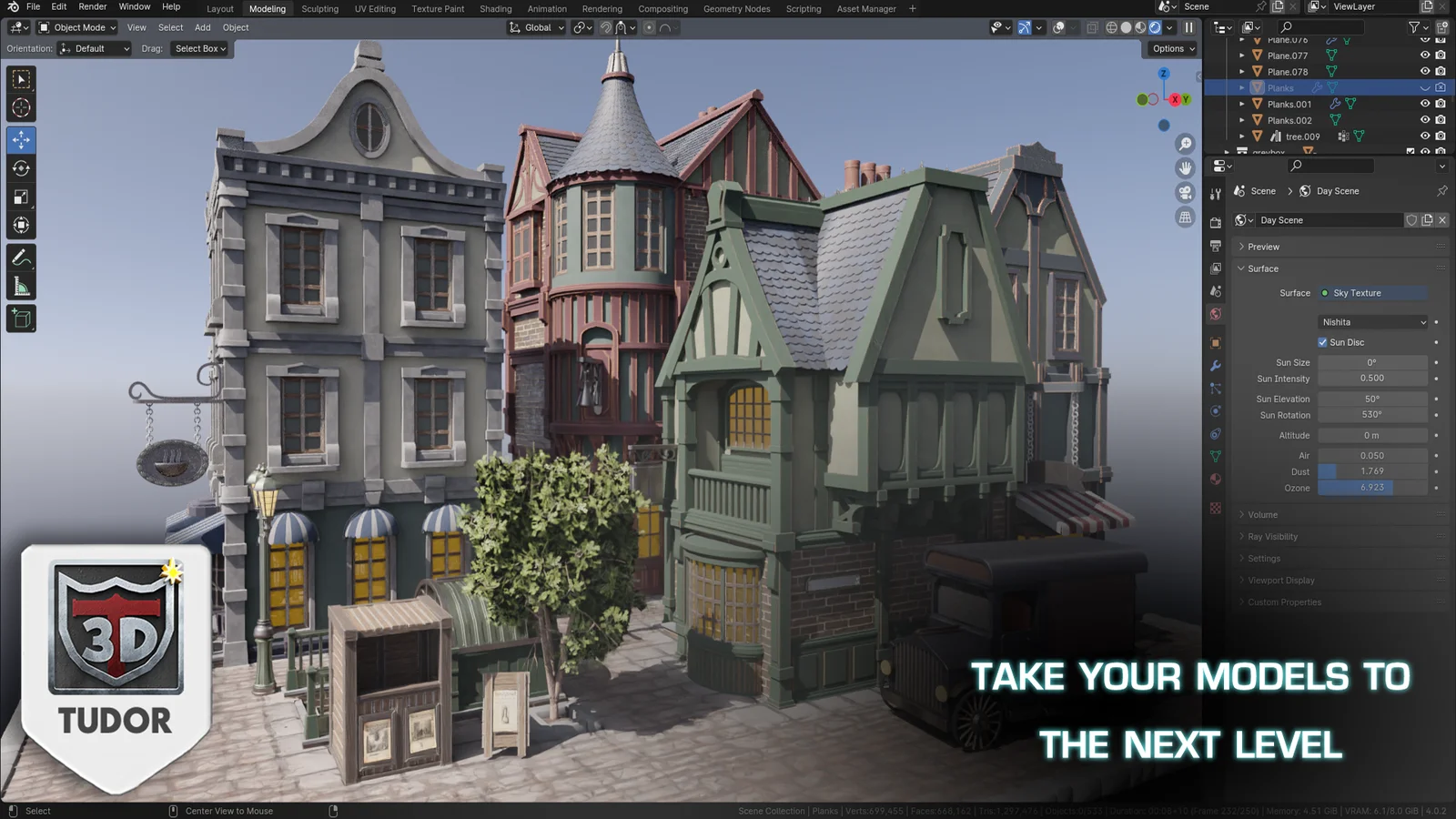The height and width of the screenshot is (819, 1456).
Task: Select the Annotate tool
Action: coord(20,256)
